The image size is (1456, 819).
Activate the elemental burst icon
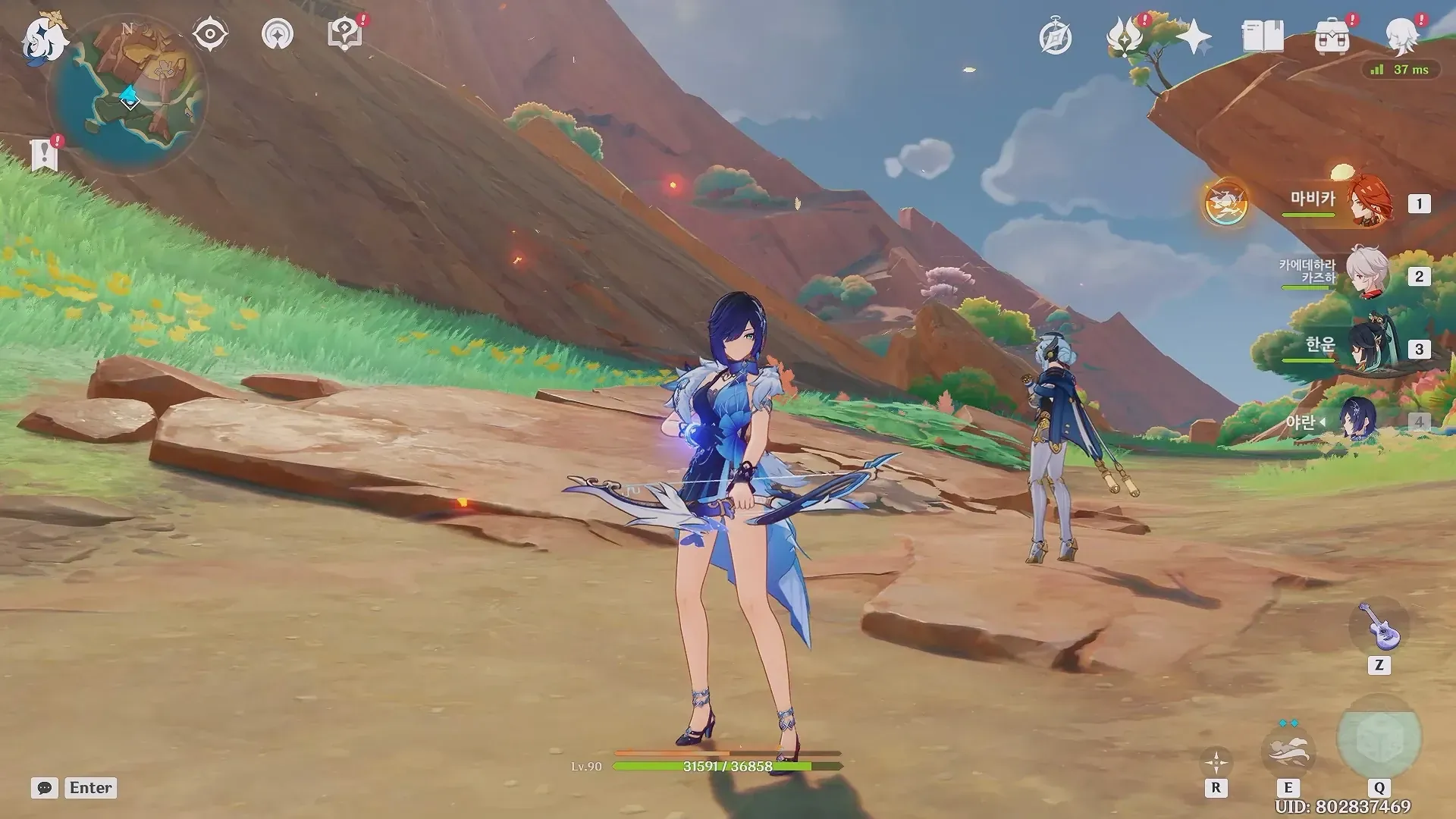[x=1379, y=739]
